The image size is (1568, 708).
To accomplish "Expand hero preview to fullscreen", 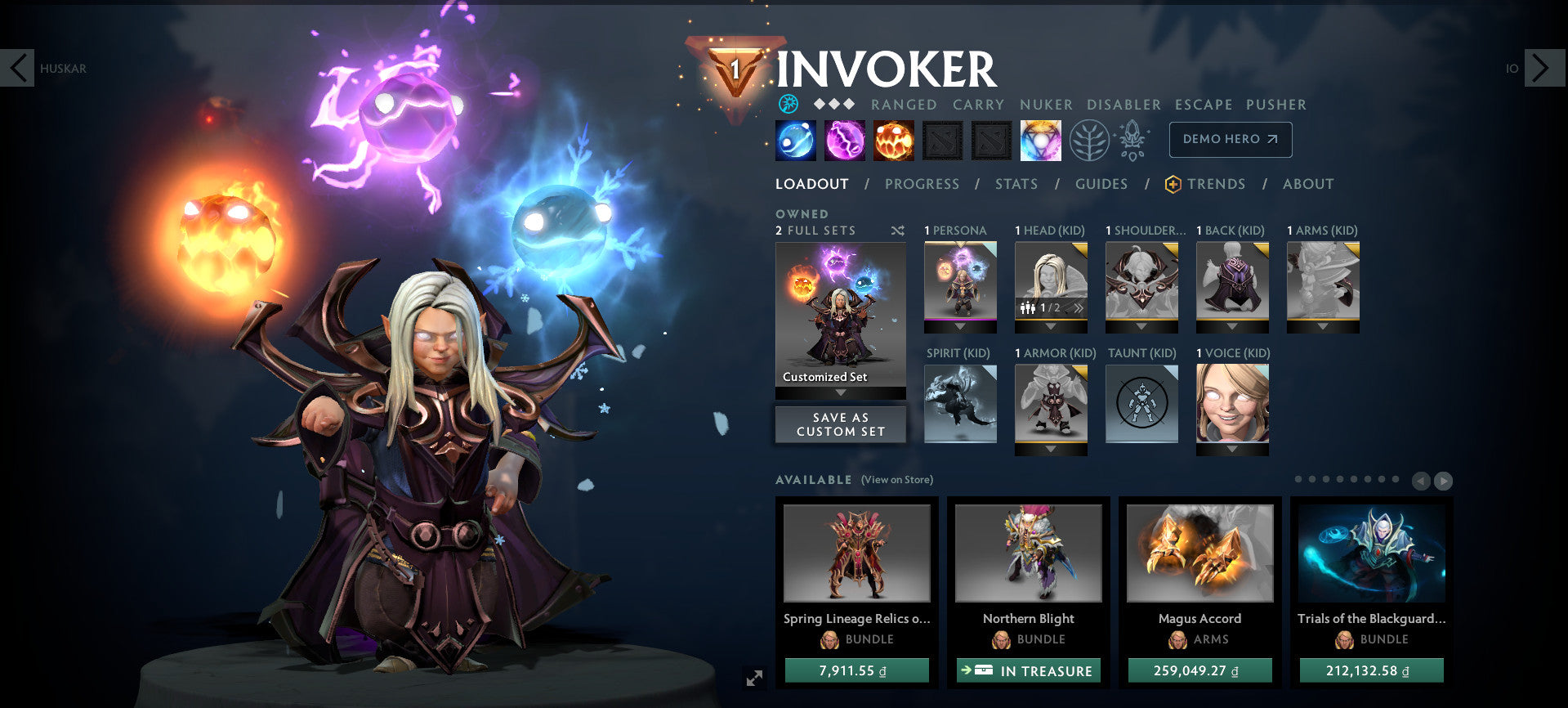I will [x=755, y=676].
